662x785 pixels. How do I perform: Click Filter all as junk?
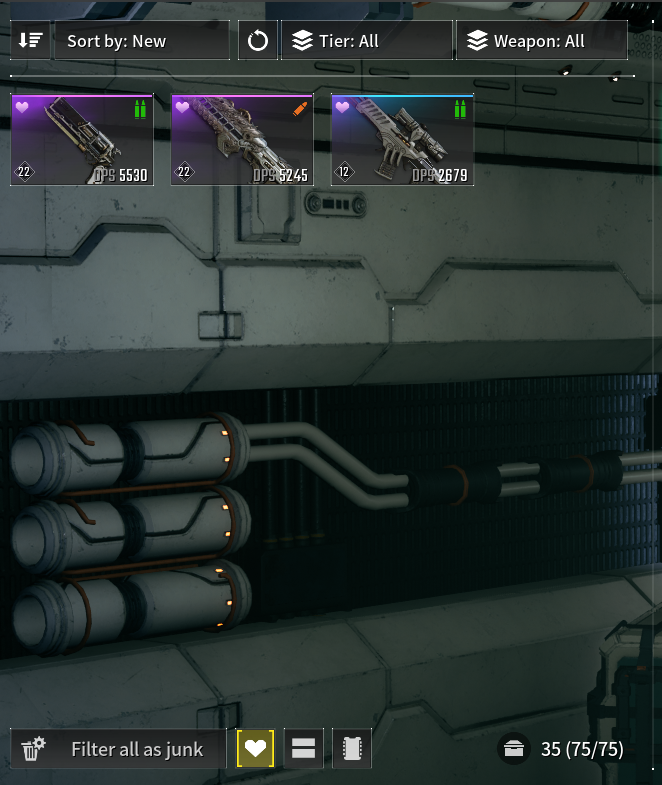coord(118,749)
